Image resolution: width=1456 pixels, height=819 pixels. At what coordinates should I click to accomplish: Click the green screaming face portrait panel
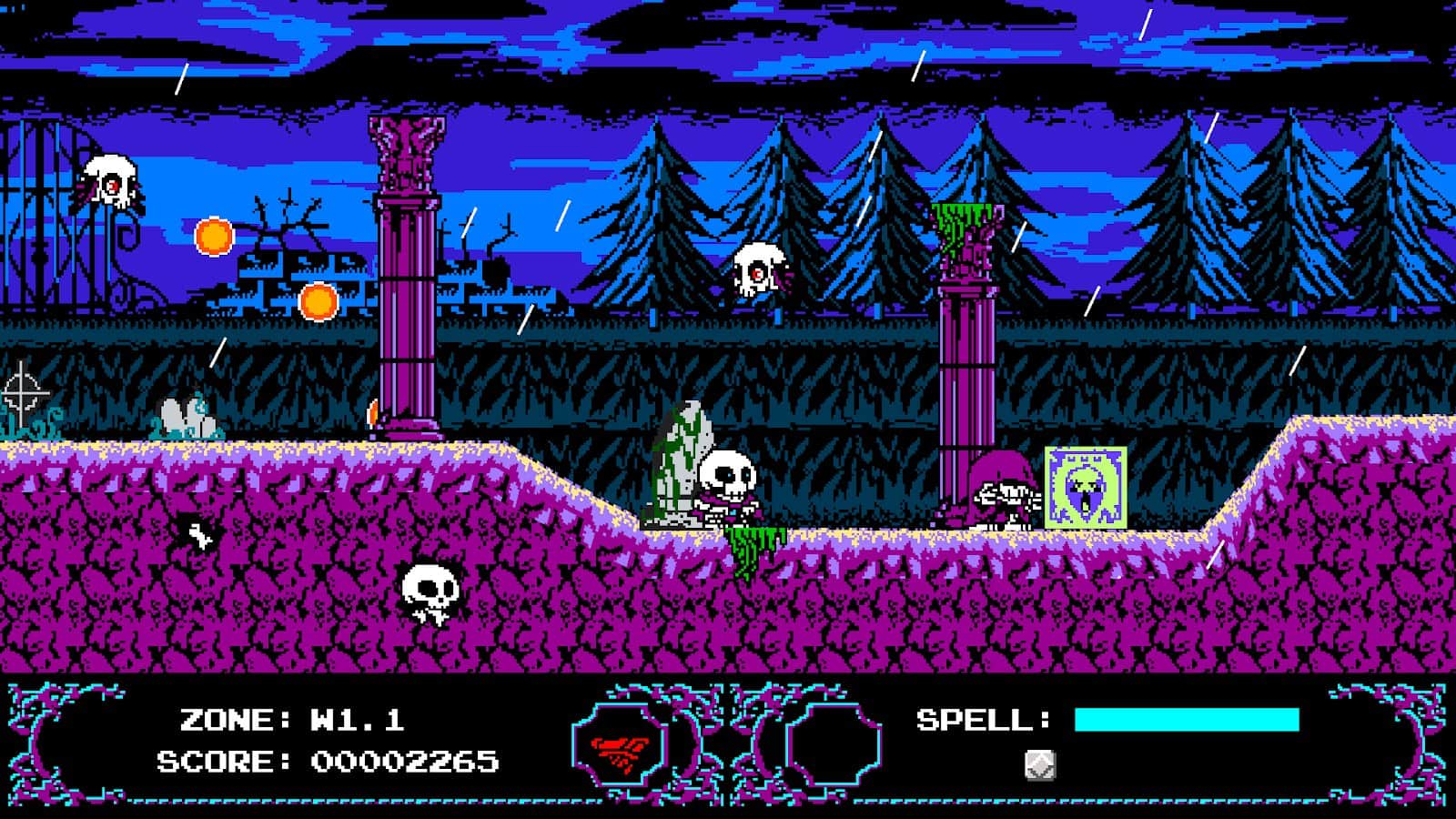tap(1086, 489)
